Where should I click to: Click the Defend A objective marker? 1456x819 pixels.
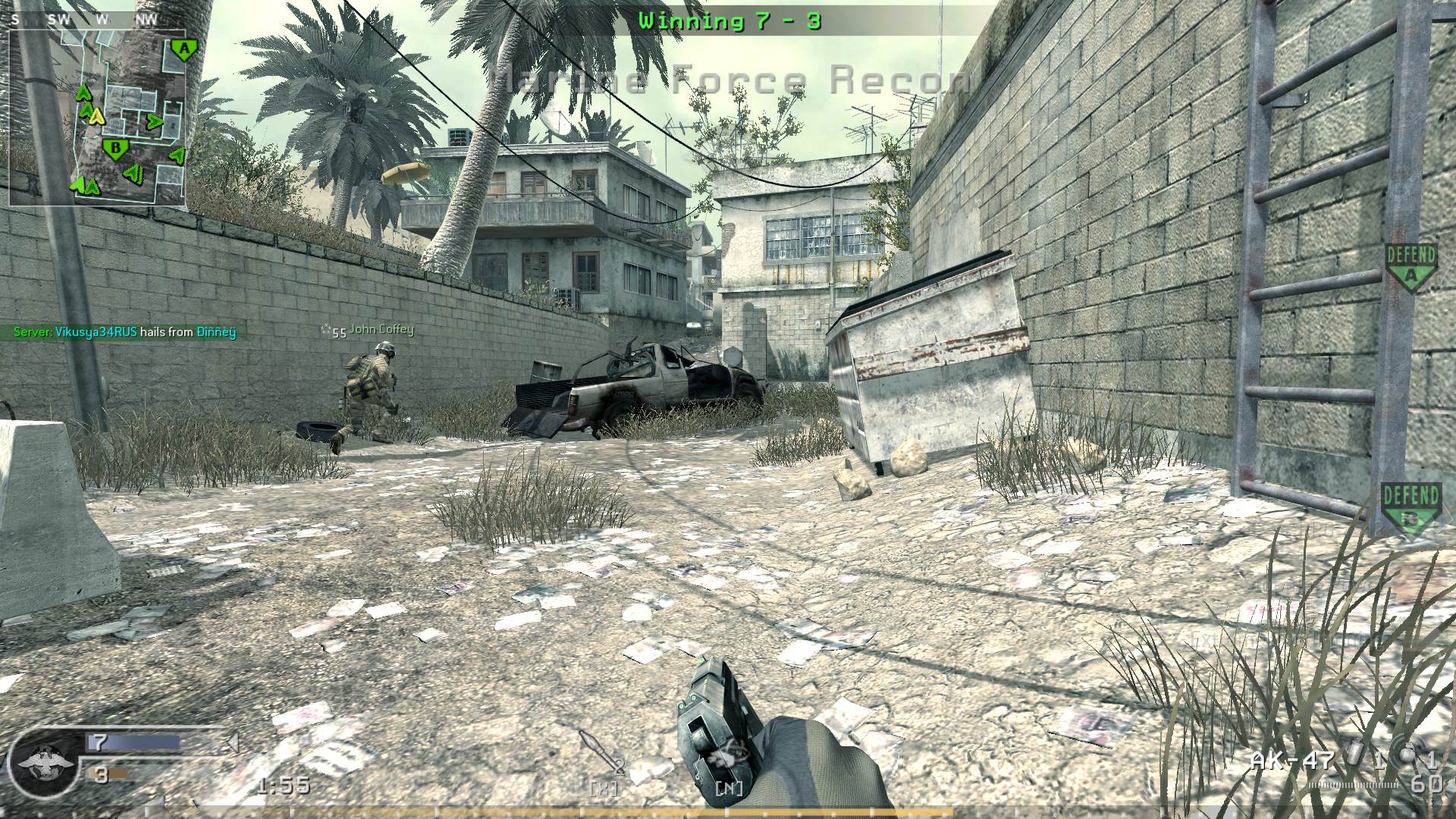click(1410, 267)
